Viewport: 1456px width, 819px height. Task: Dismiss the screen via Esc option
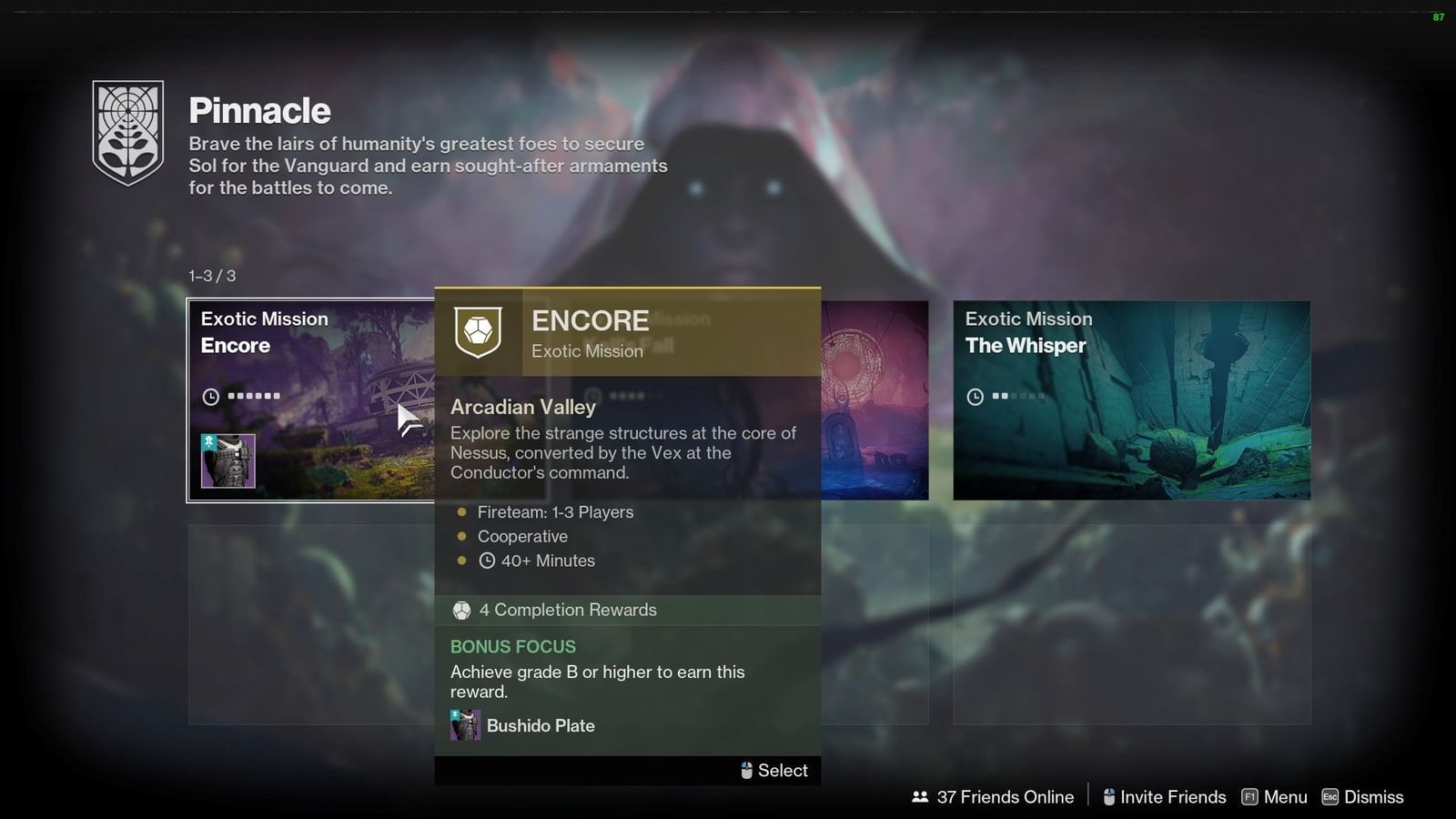coord(1362,796)
